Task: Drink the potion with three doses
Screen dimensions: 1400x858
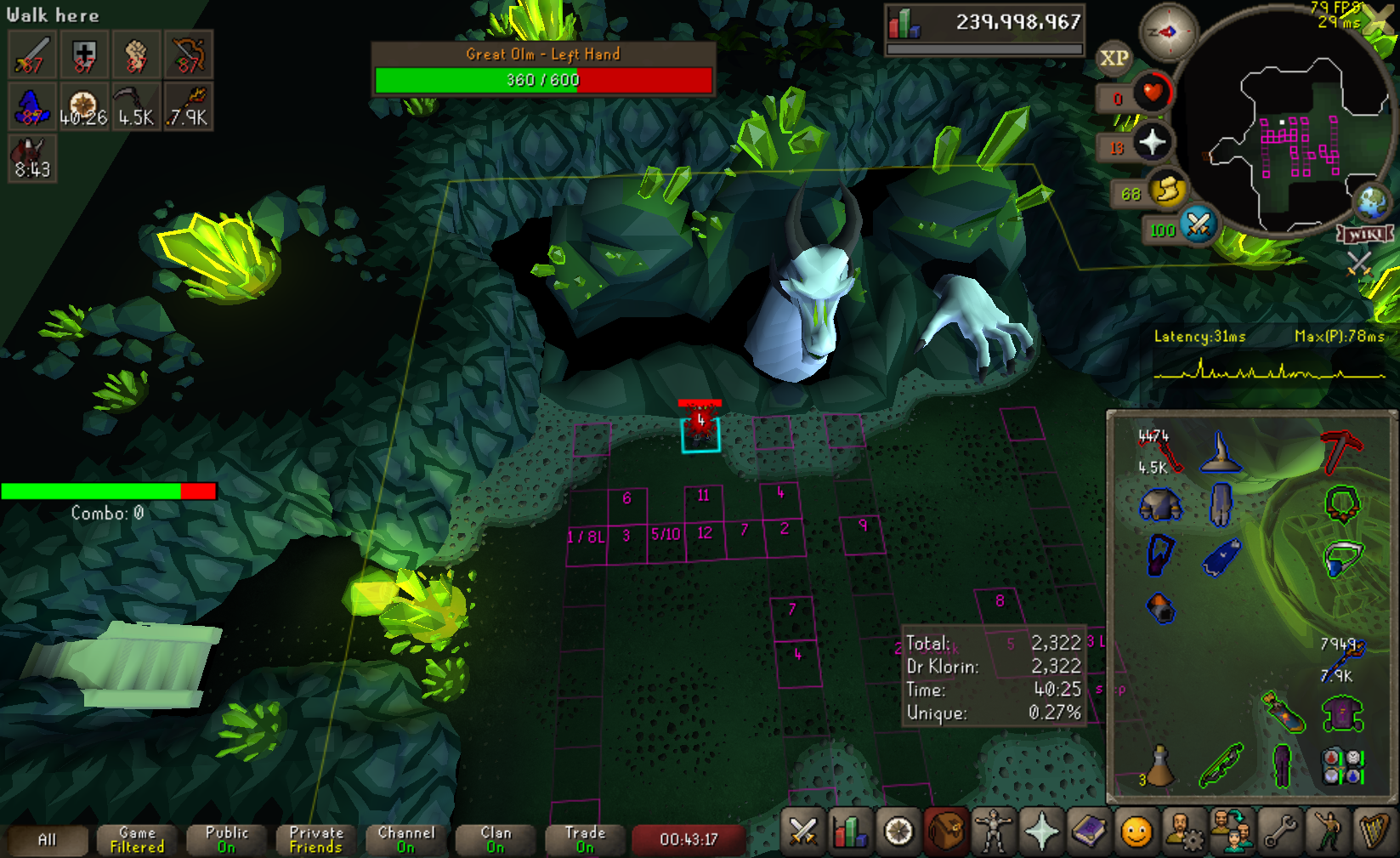Action: coord(1159,765)
